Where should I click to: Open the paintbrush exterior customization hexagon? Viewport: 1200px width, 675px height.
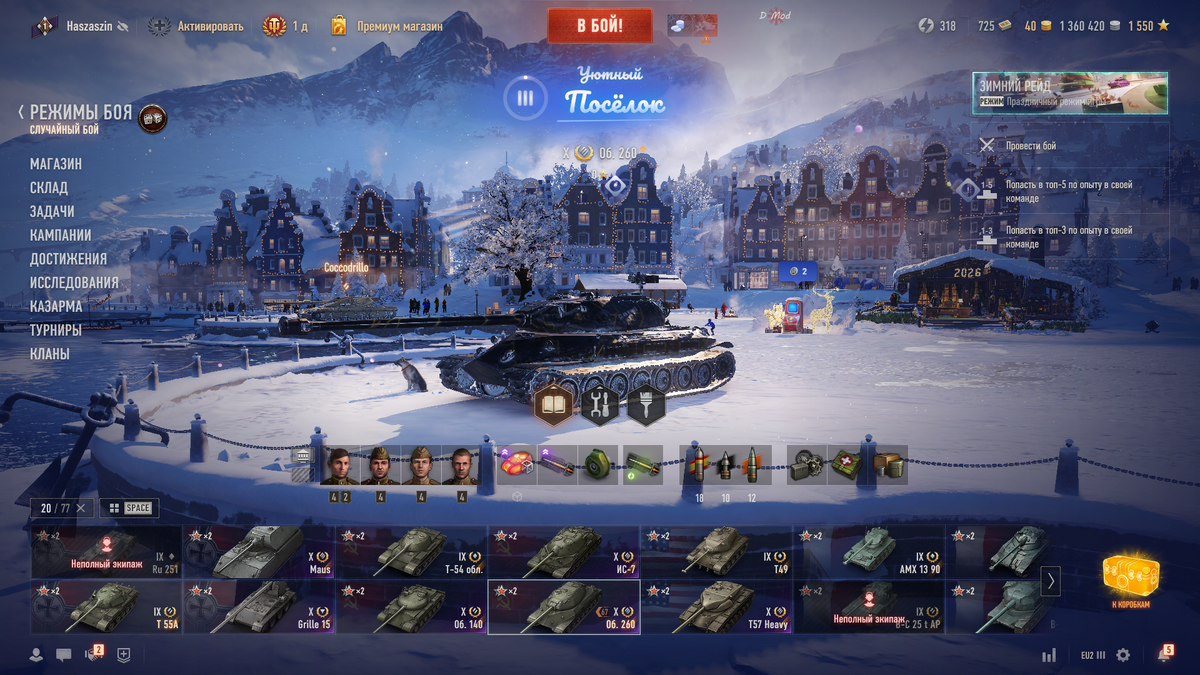click(x=646, y=406)
